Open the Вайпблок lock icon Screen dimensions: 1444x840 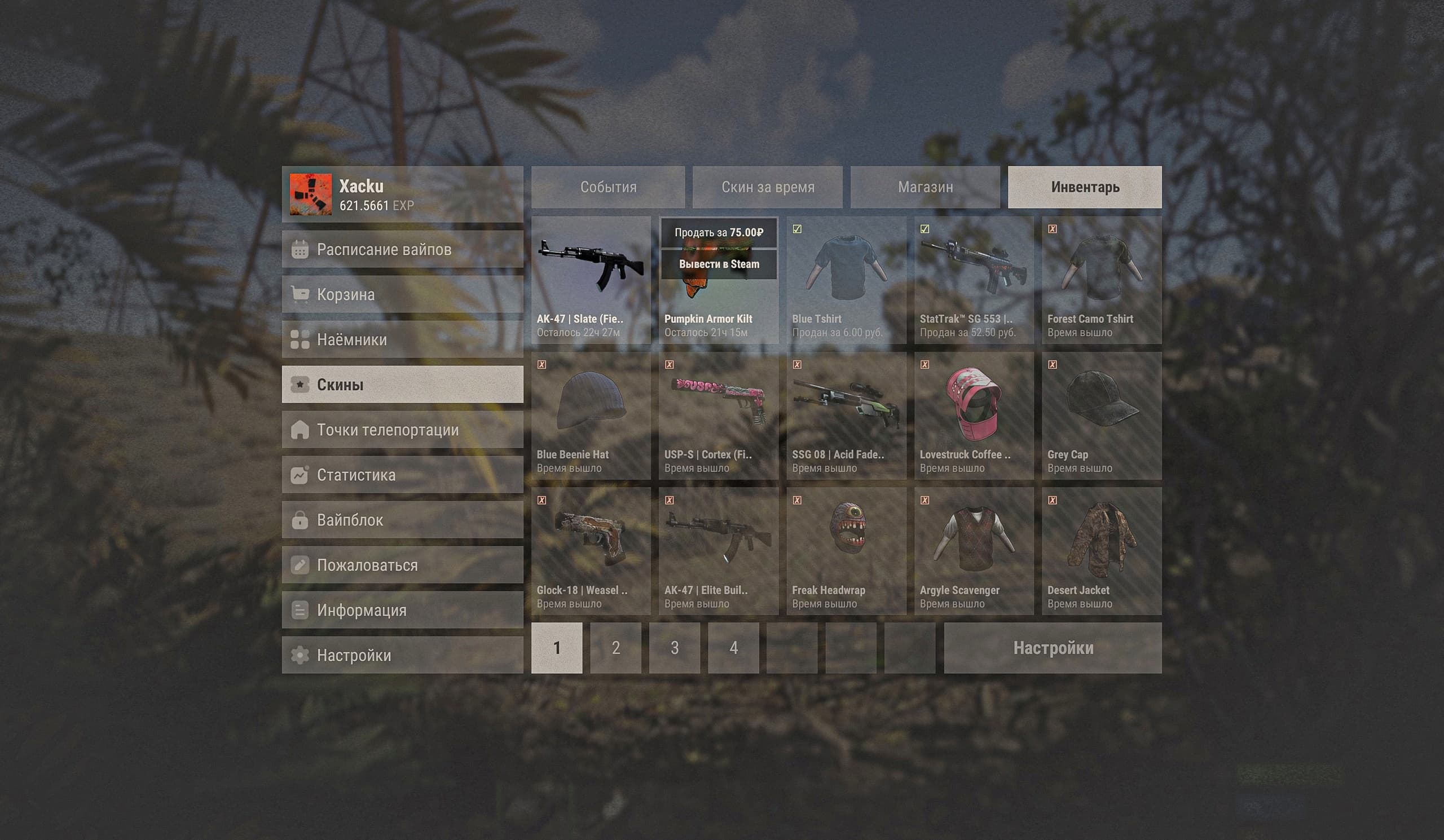[x=300, y=520]
